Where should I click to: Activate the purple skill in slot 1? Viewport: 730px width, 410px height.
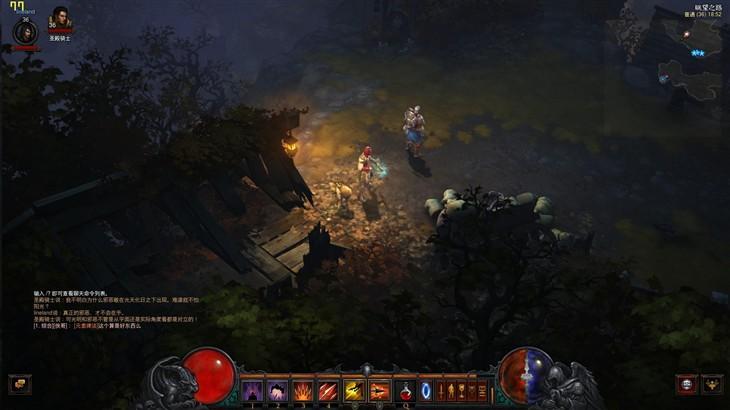click(251, 390)
